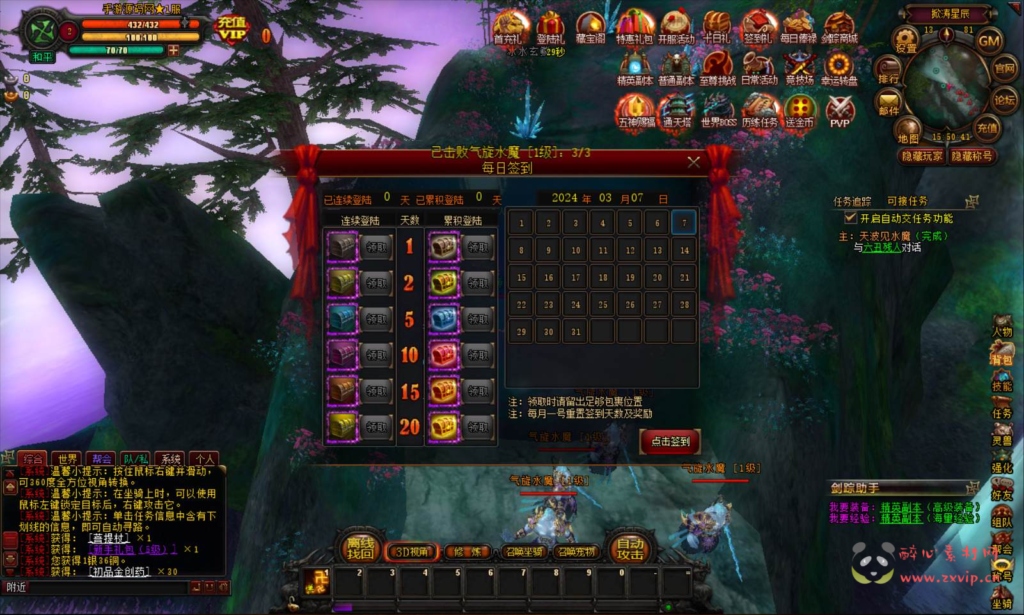1024x615 pixels.
Task: Click the 六丑残人 NPC link in the quest tracker
Action: tap(884, 247)
